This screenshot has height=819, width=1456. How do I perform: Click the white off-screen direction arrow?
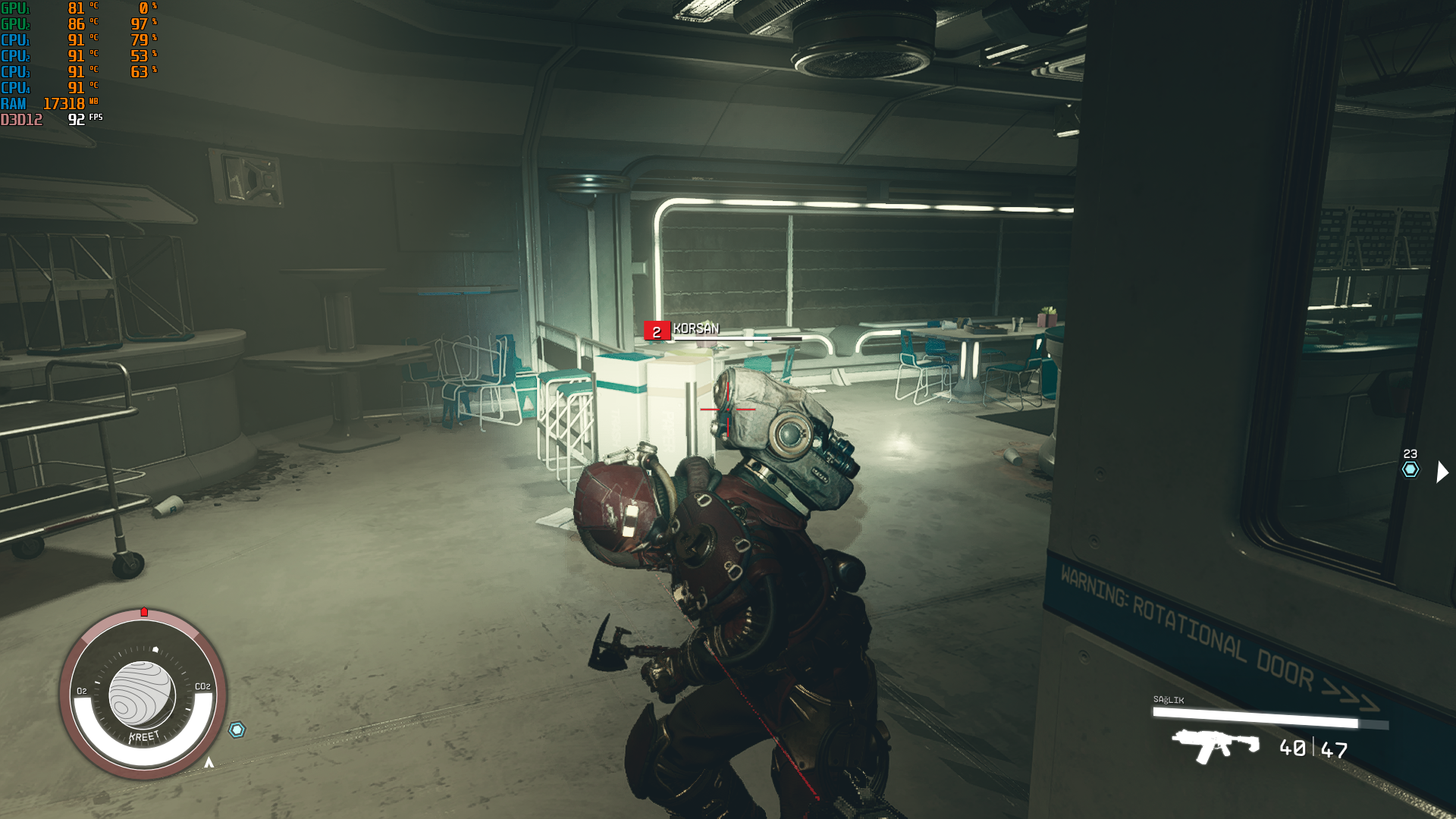1442,472
